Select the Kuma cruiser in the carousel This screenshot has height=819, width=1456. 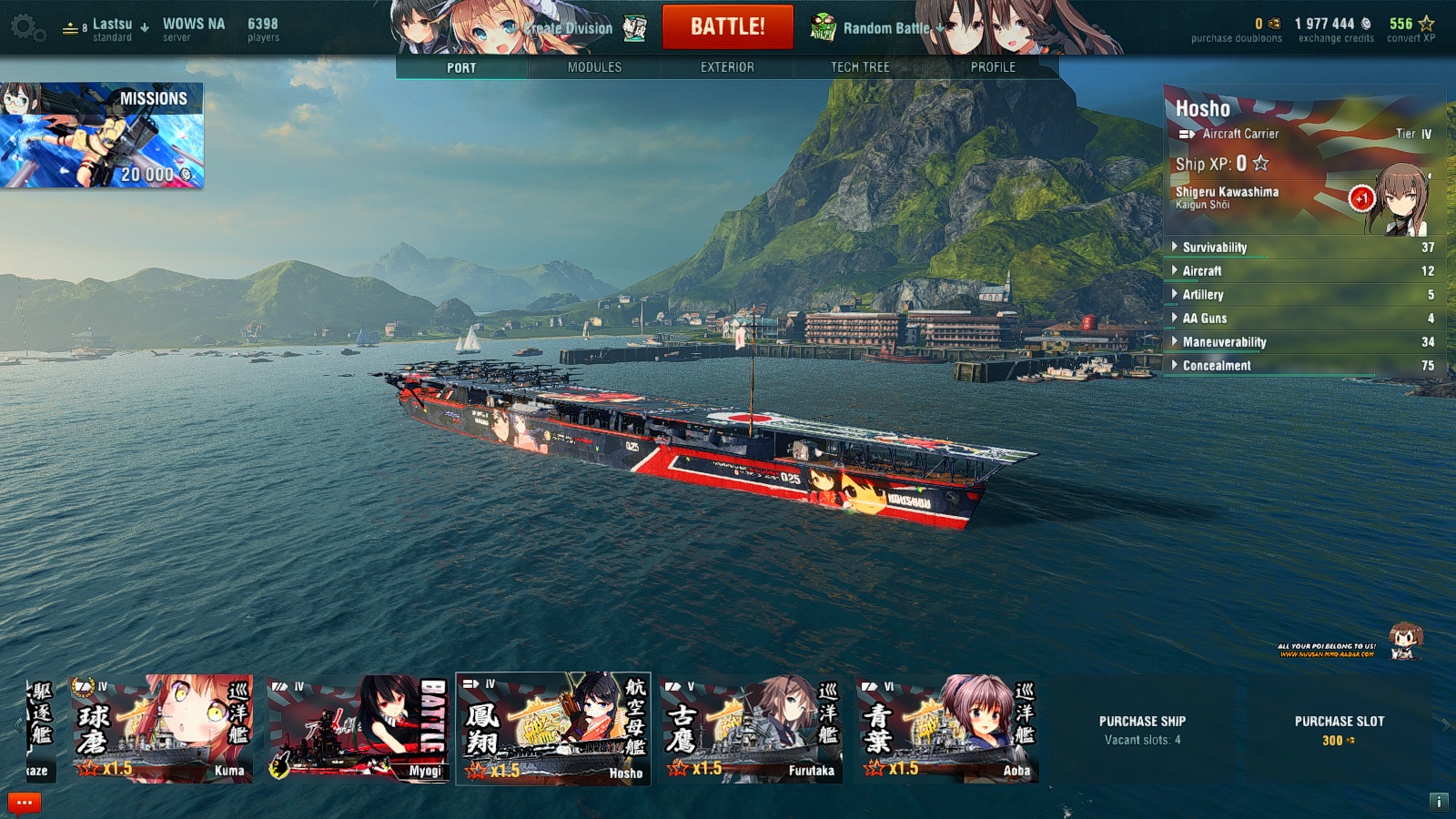pos(162,728)
